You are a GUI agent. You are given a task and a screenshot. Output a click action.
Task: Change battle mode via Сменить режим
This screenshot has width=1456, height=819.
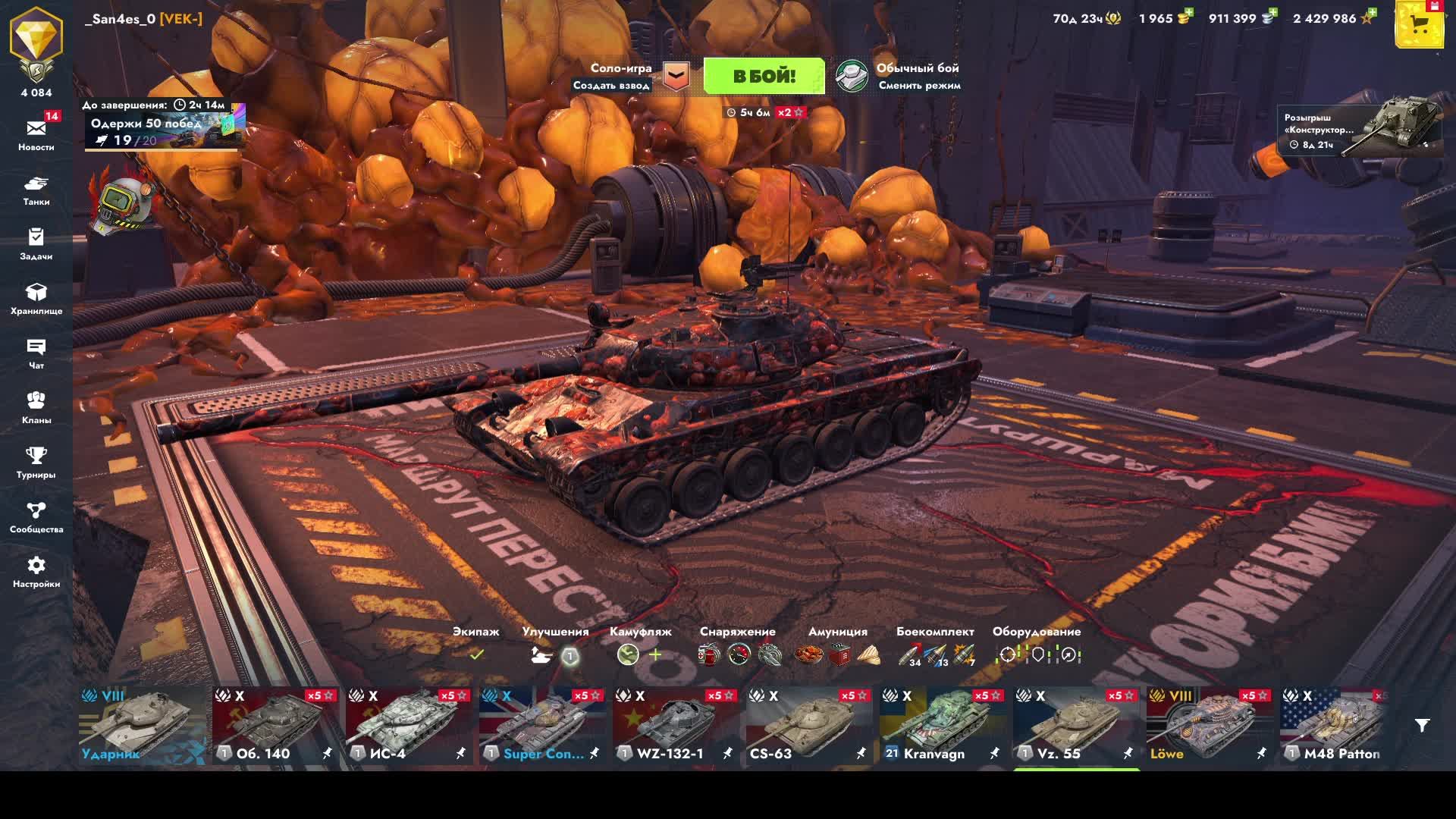919,86
